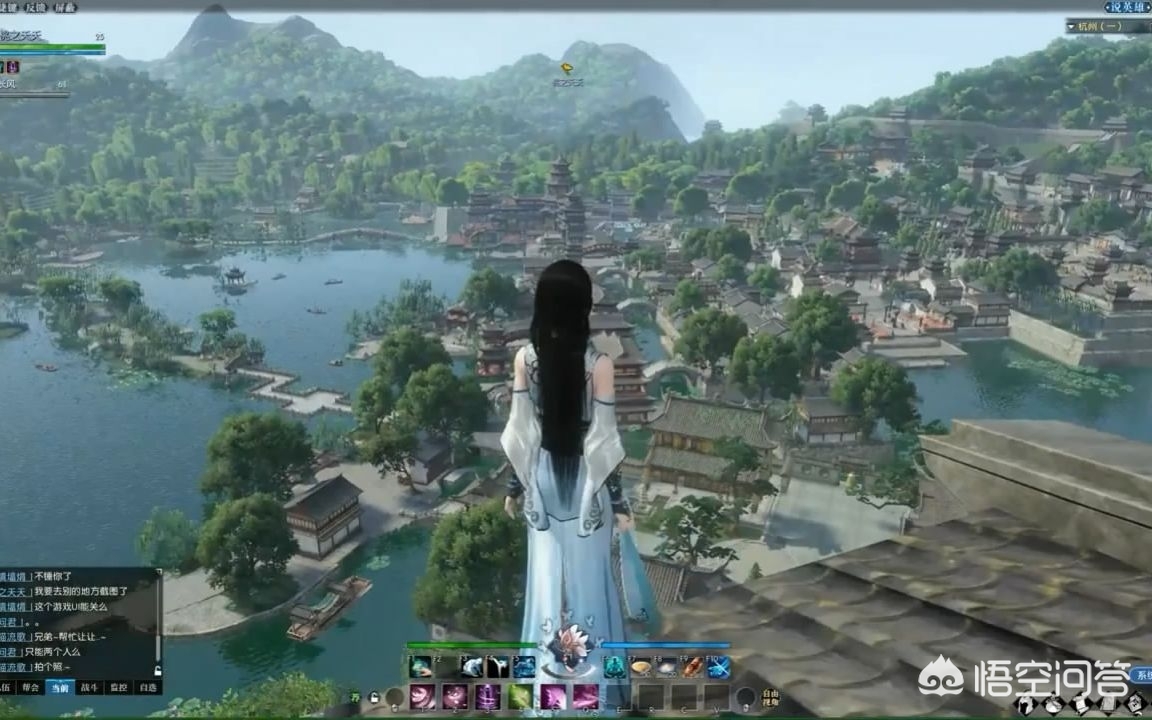Click the 说英雄 button at top right
The width and height of the screenshot is (1152, 720).
pos(1127,7)
